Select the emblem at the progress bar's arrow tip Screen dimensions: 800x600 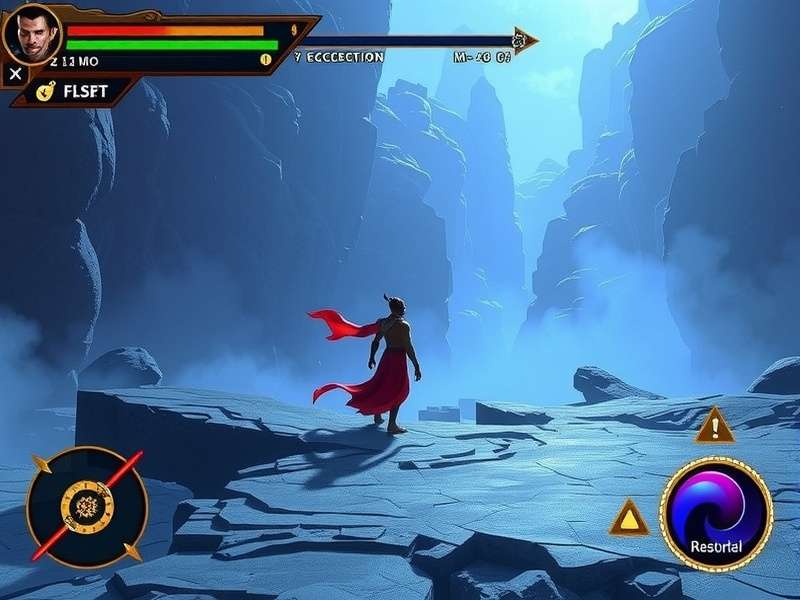(x=519, y=41)
